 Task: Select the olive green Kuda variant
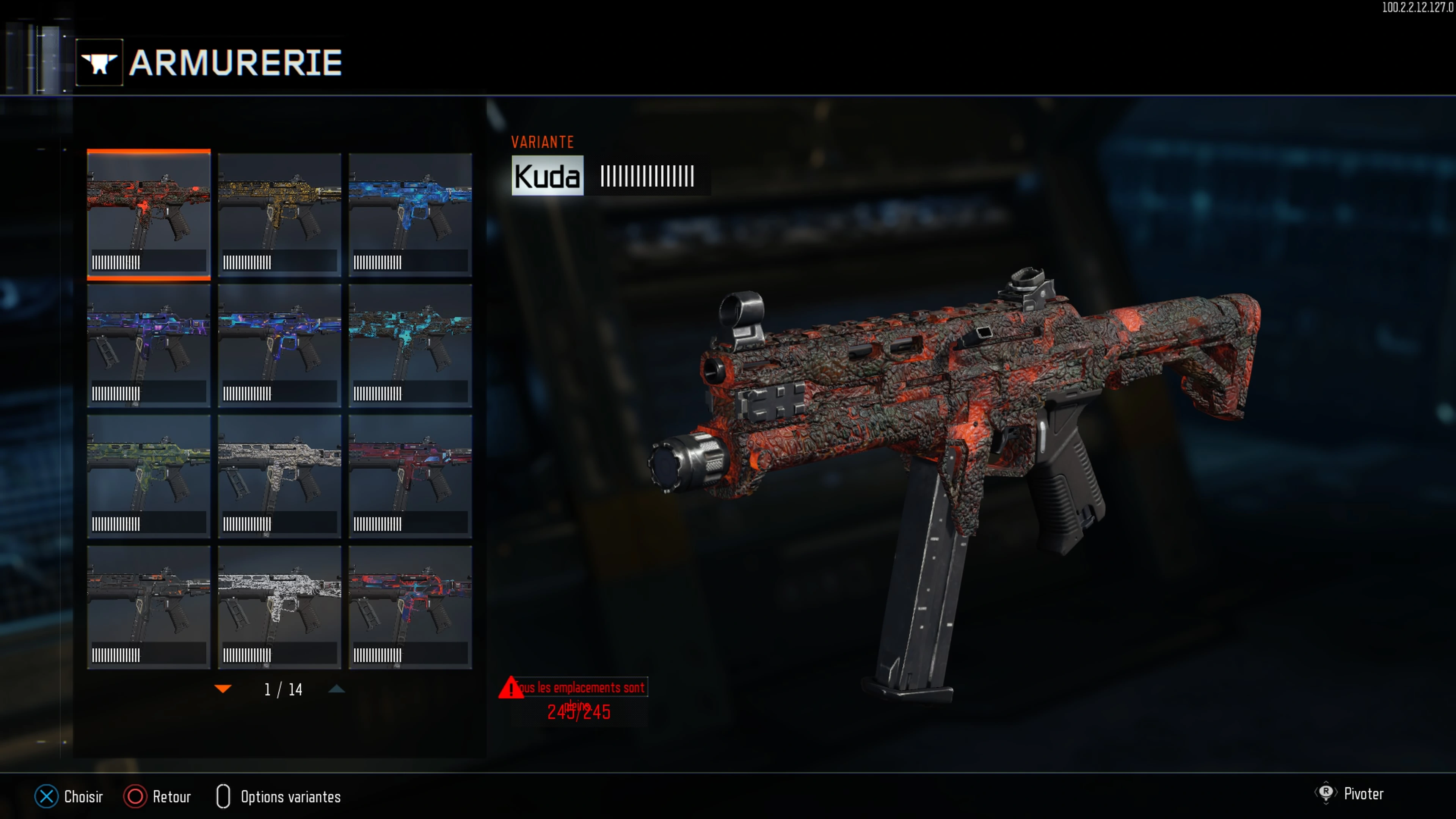point(149,476)
